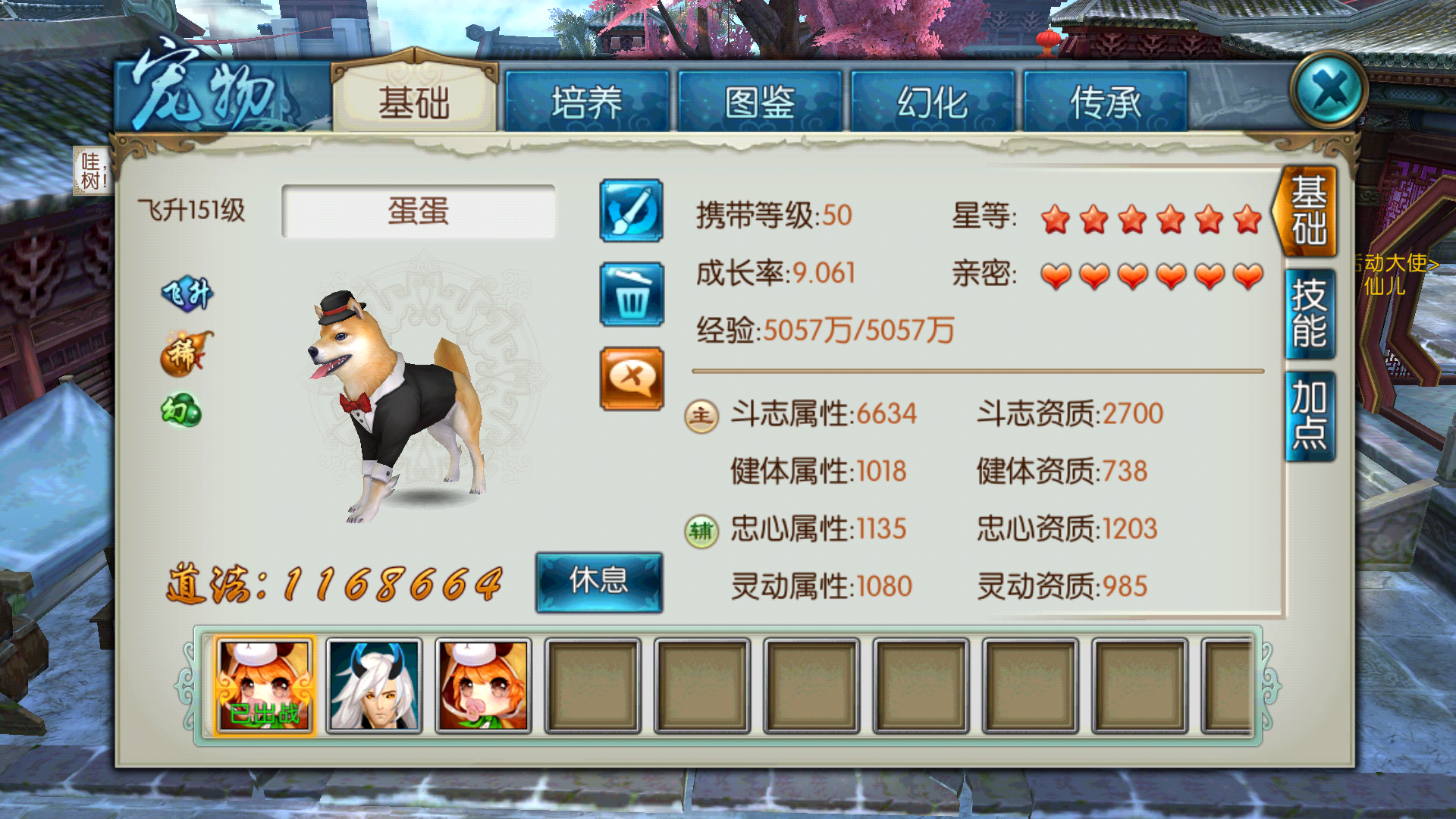Switch to the 幻化 tab
Image resolution: width=1456 pixels, height=819 pixels.
click(x=934, y=101)
